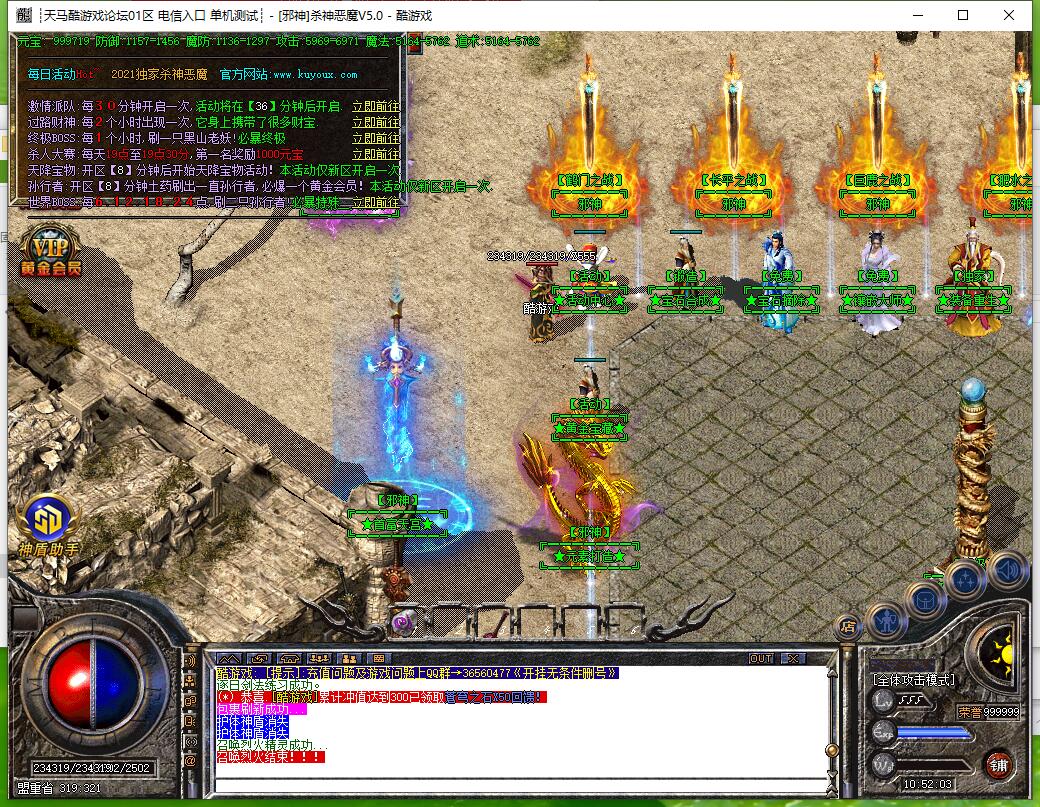Toggle the 全体攻击模式 attack mode label
Image resolution: width=1040 pixels, height=807 pixels.
914,680
